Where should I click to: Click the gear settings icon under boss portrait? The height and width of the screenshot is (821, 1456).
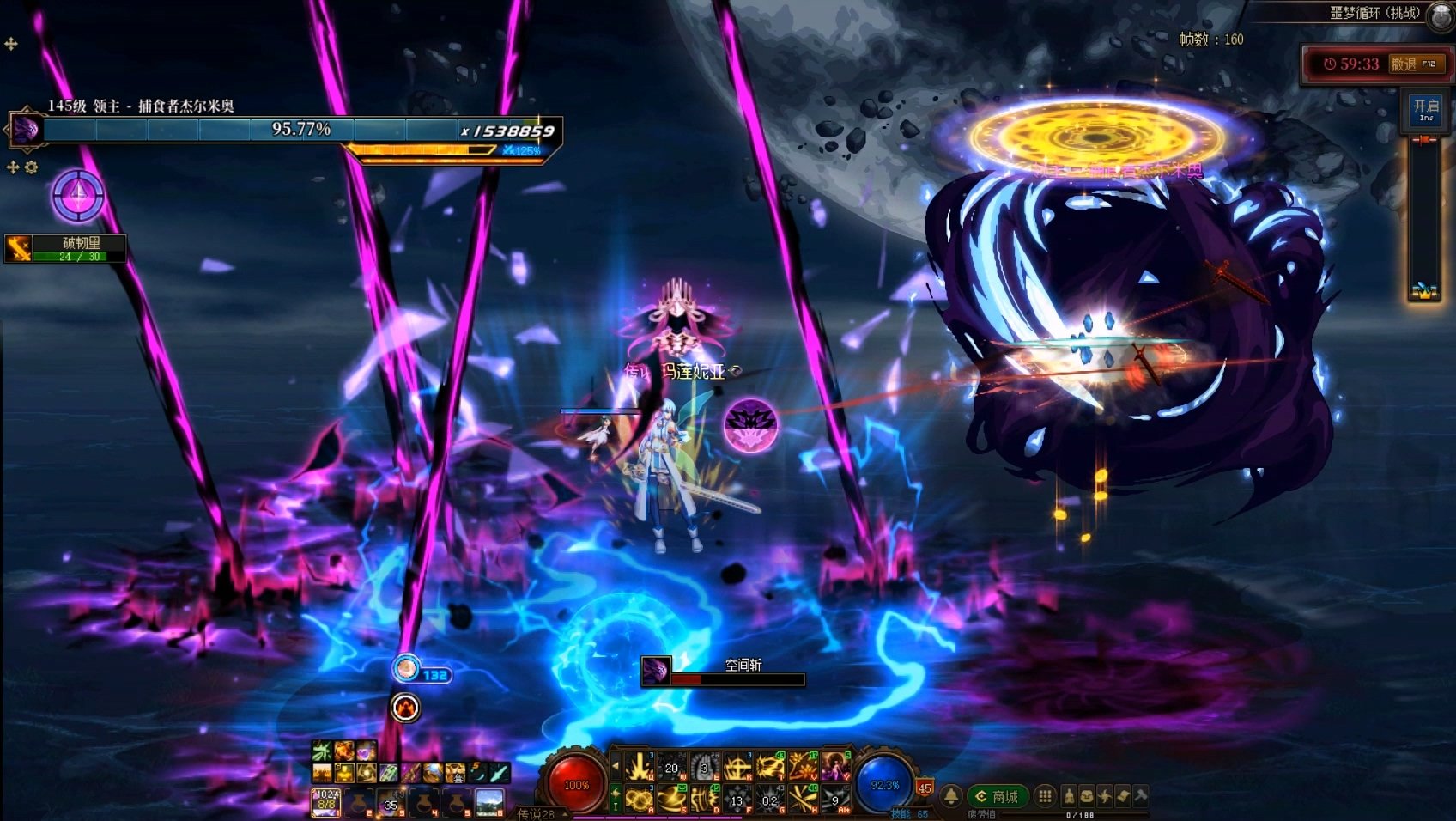point(32,167)
